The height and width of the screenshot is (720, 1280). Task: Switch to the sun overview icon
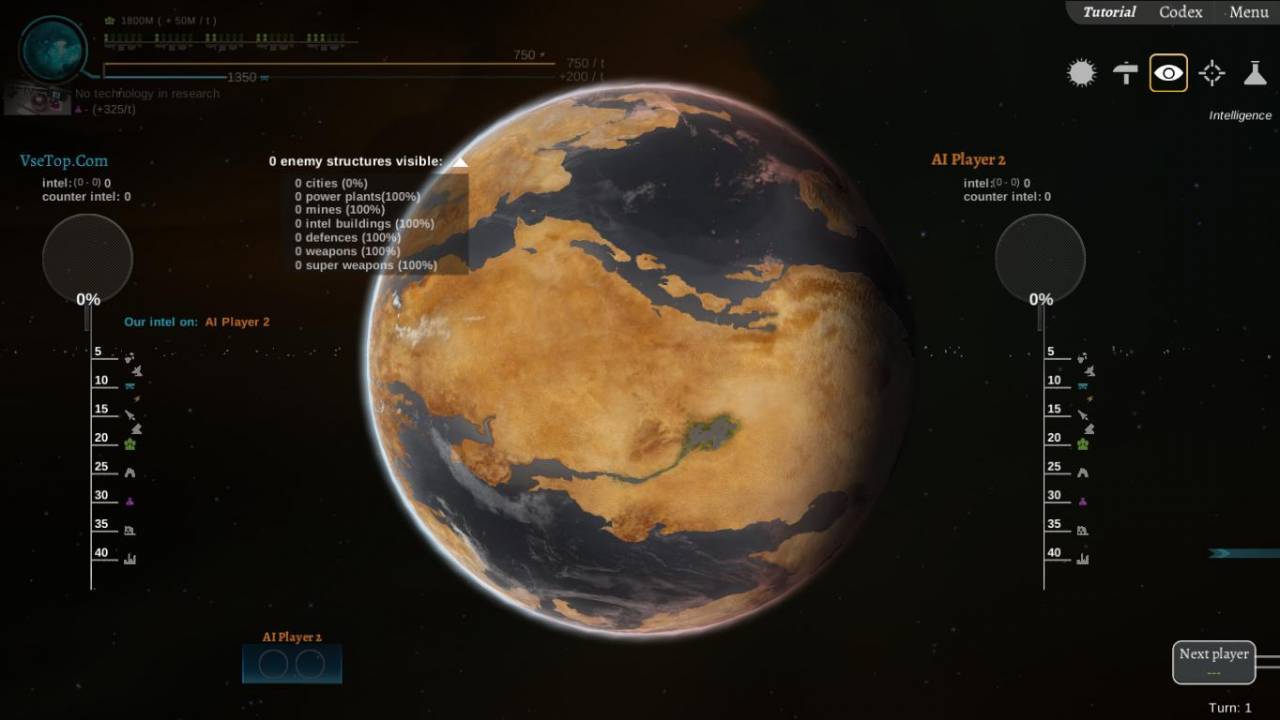click(x=1081, y=73)
